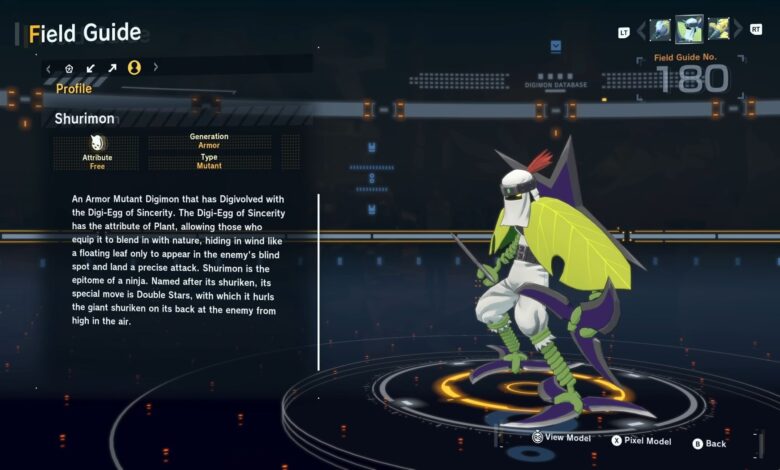Choose the previous Digimon thumbnail near LT

(660, 30)
